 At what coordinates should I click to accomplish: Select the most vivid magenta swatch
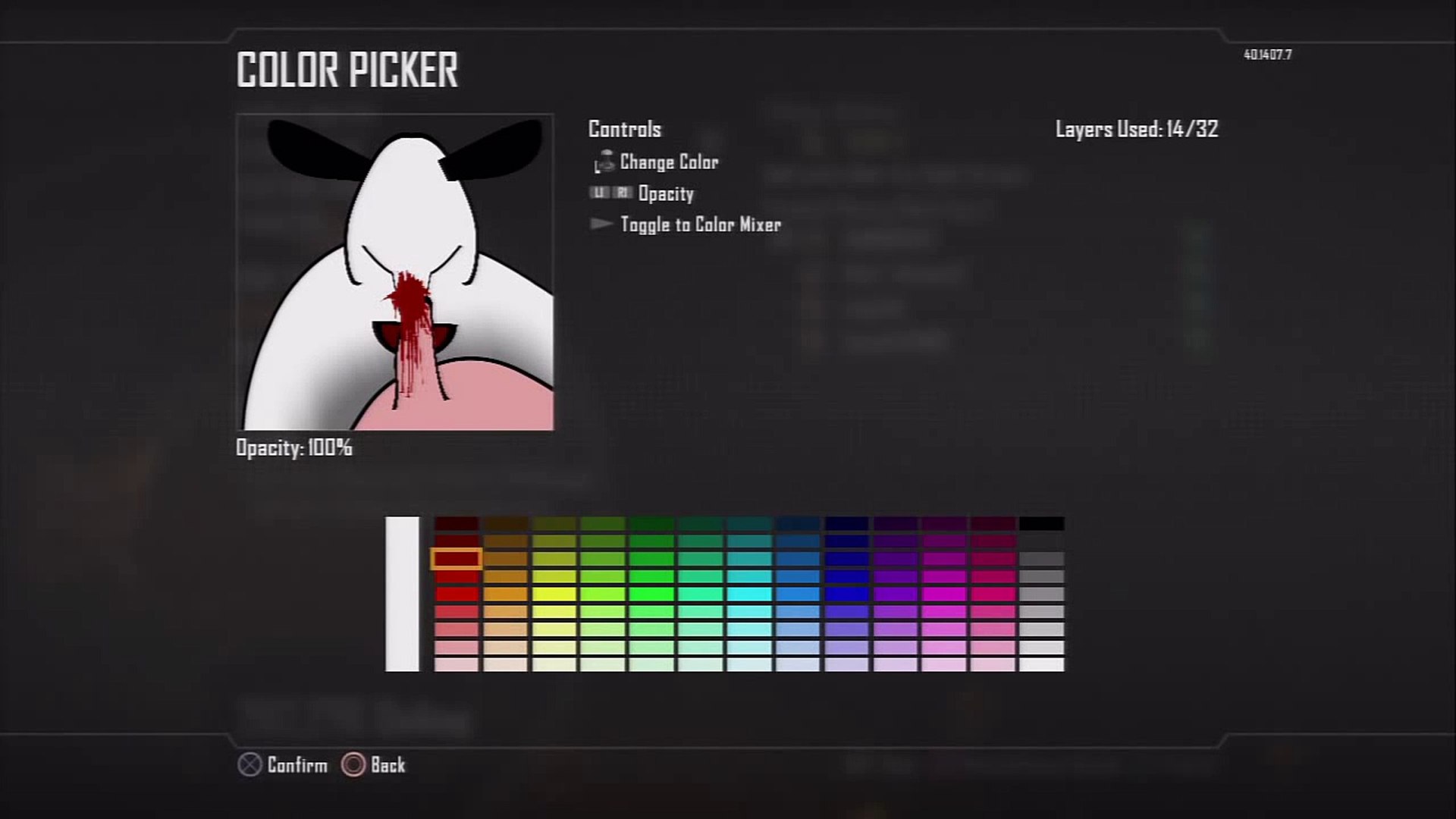point(944,595)
